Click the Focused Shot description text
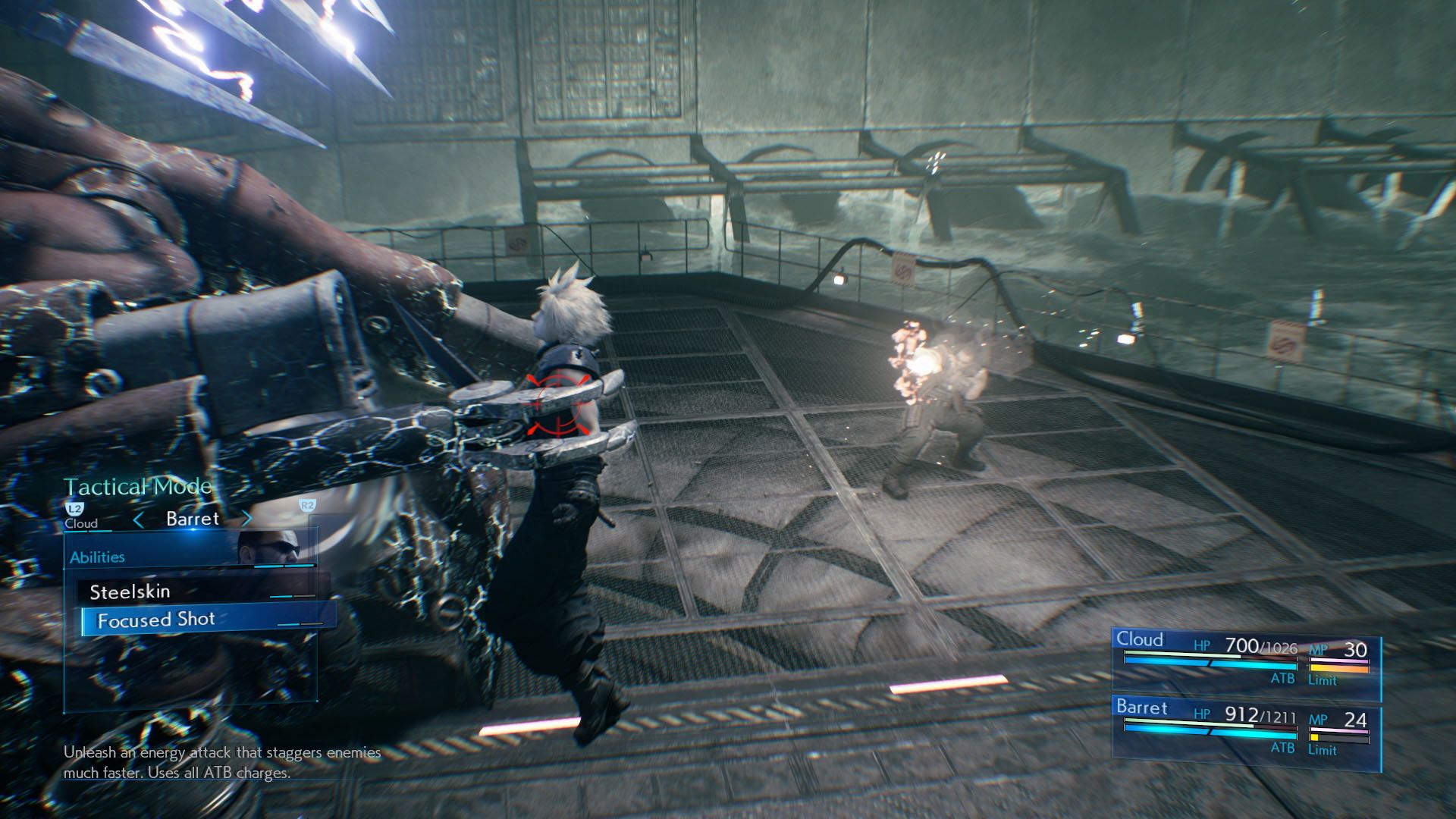The image size is (1456, 819). (x=220, y=762)
